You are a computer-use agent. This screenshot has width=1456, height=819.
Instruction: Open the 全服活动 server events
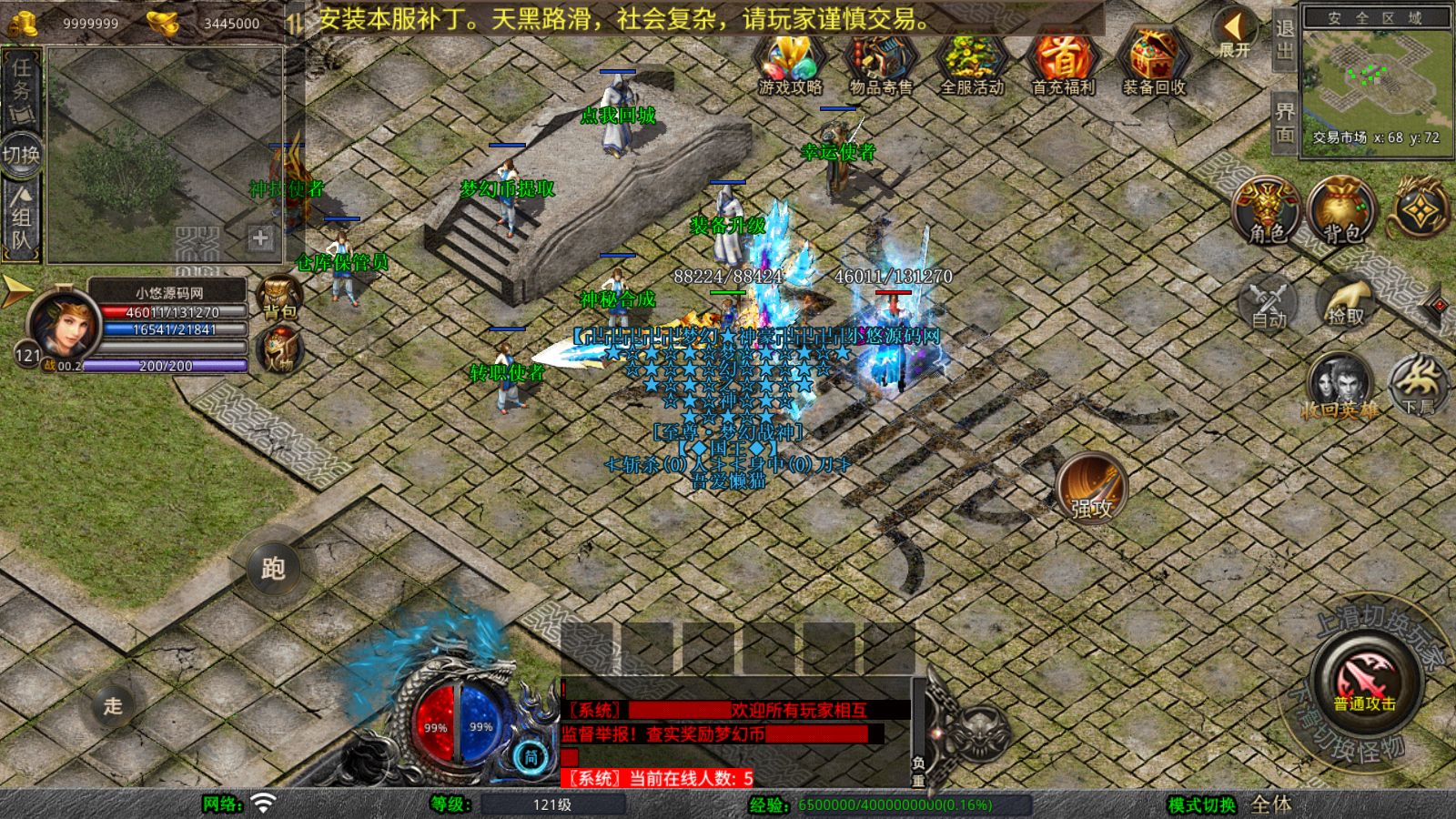(x=972, y=64)
